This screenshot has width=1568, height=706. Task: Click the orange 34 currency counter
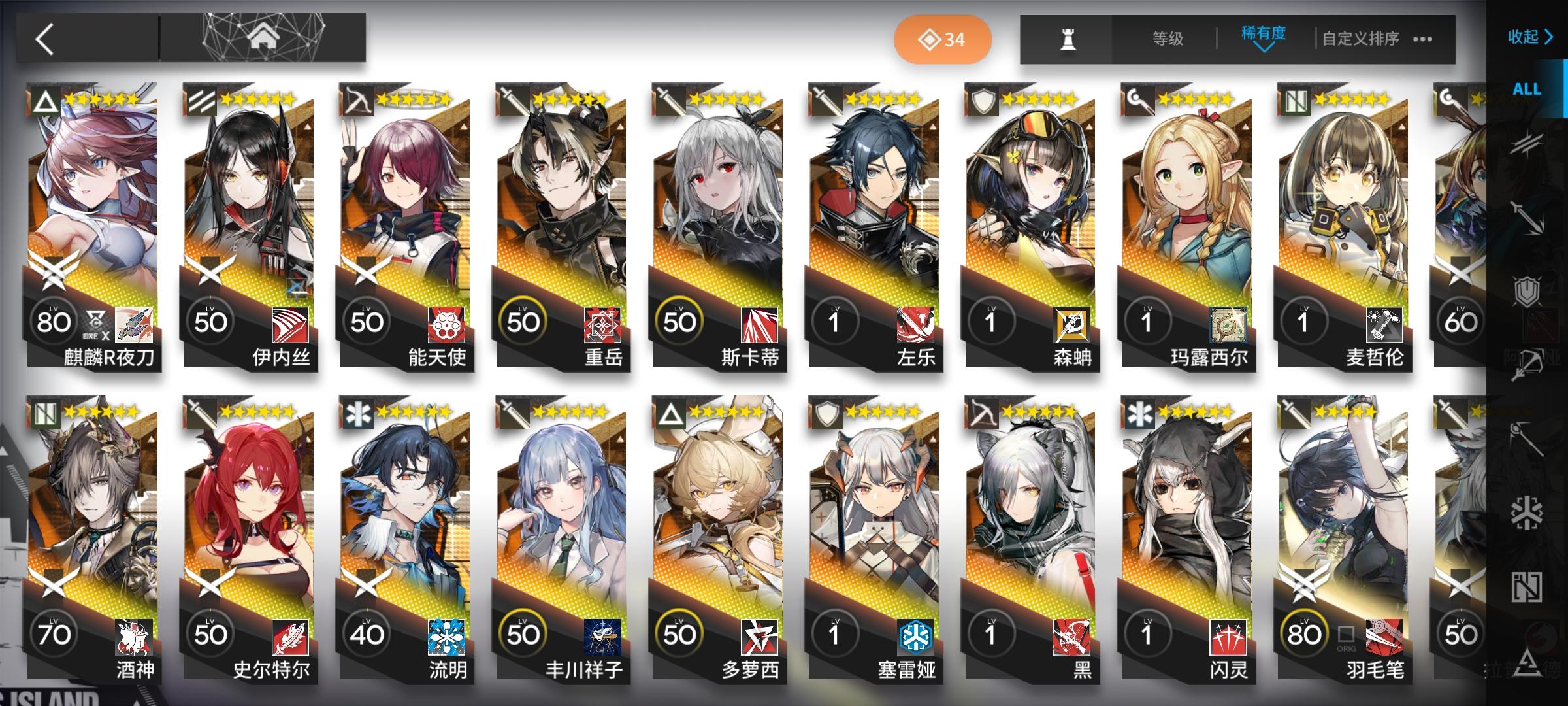click(x=941, y=39)
